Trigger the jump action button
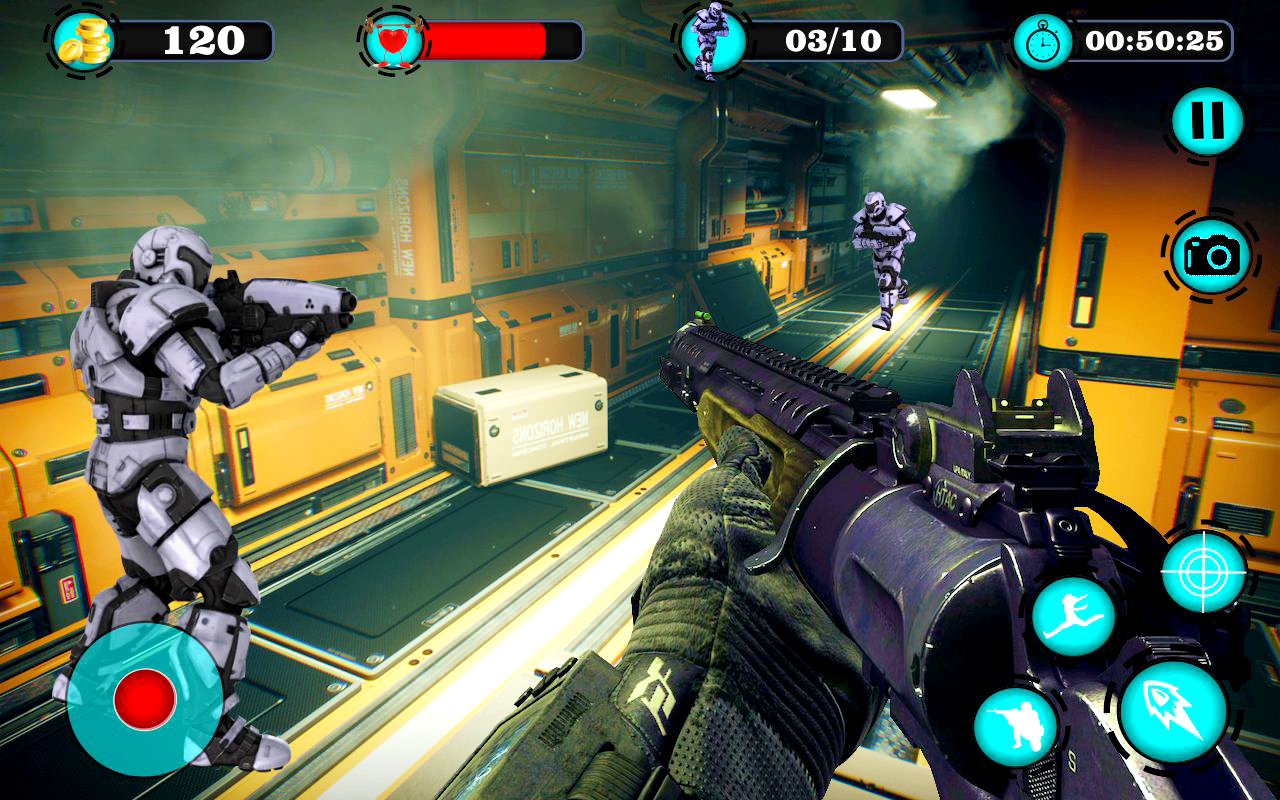Viewport: 1280px width, 800px height. click(x=1073, y=616)
